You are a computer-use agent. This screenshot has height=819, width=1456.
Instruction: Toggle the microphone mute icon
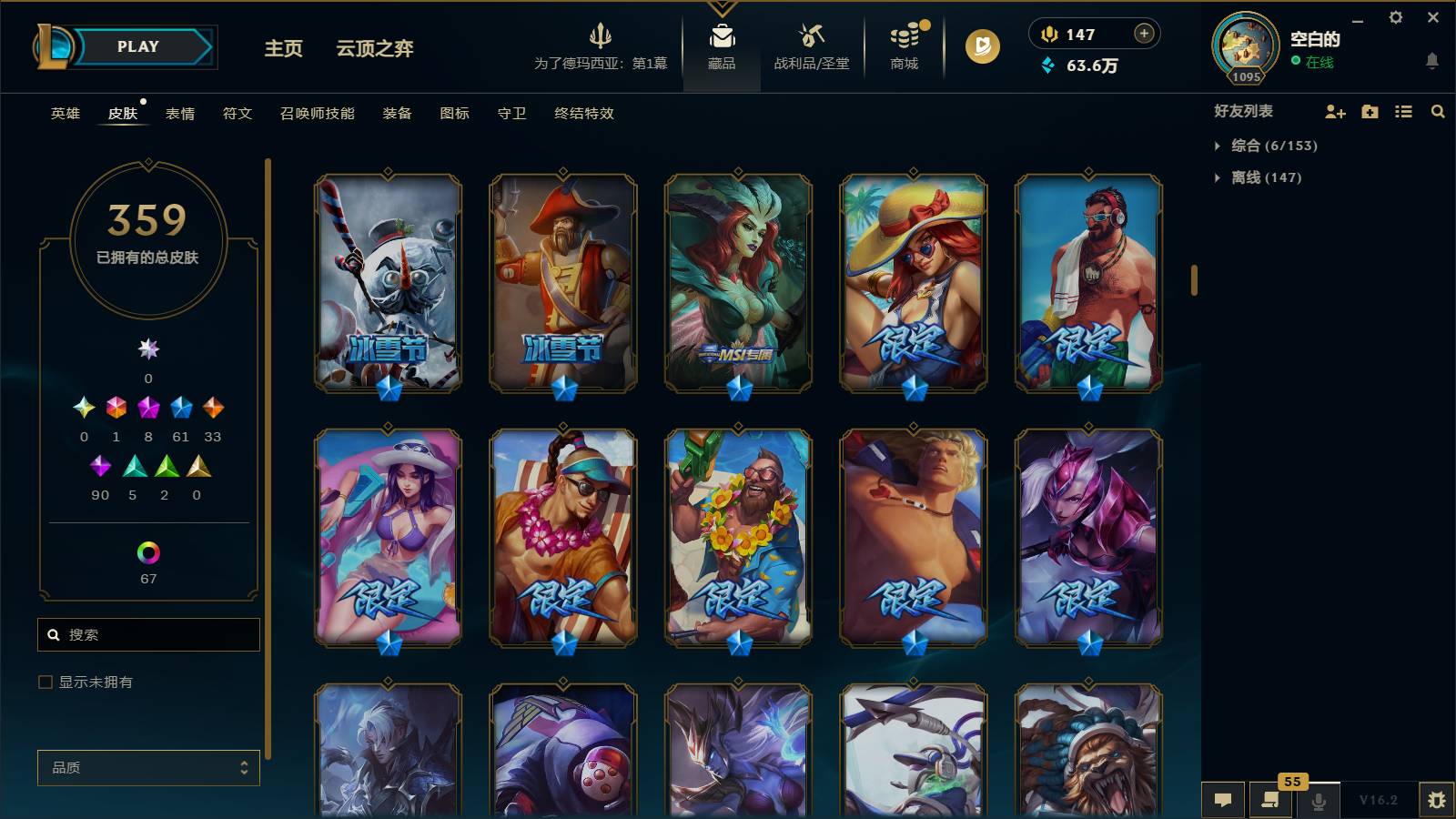click(x=1319, y=801)
